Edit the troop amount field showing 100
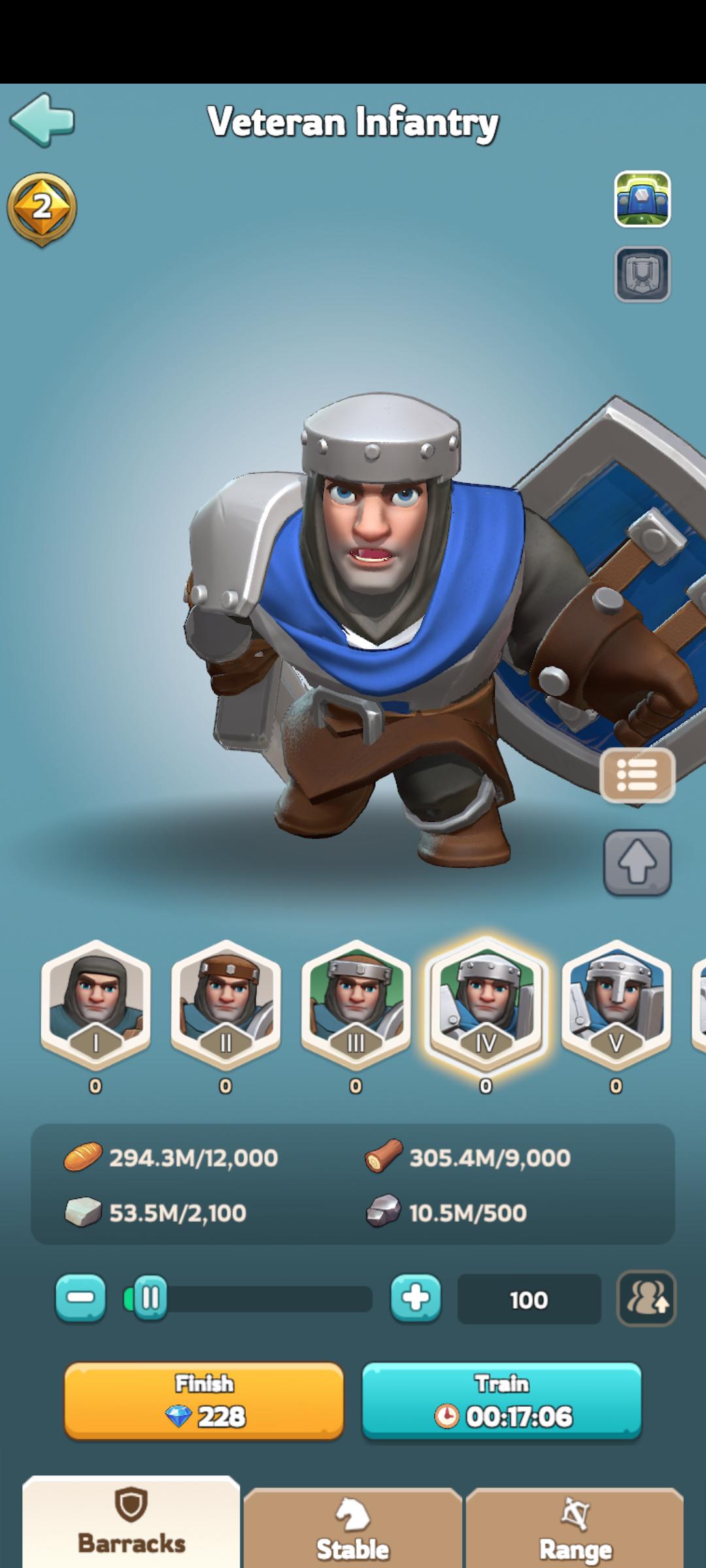 click(529, 1299)
